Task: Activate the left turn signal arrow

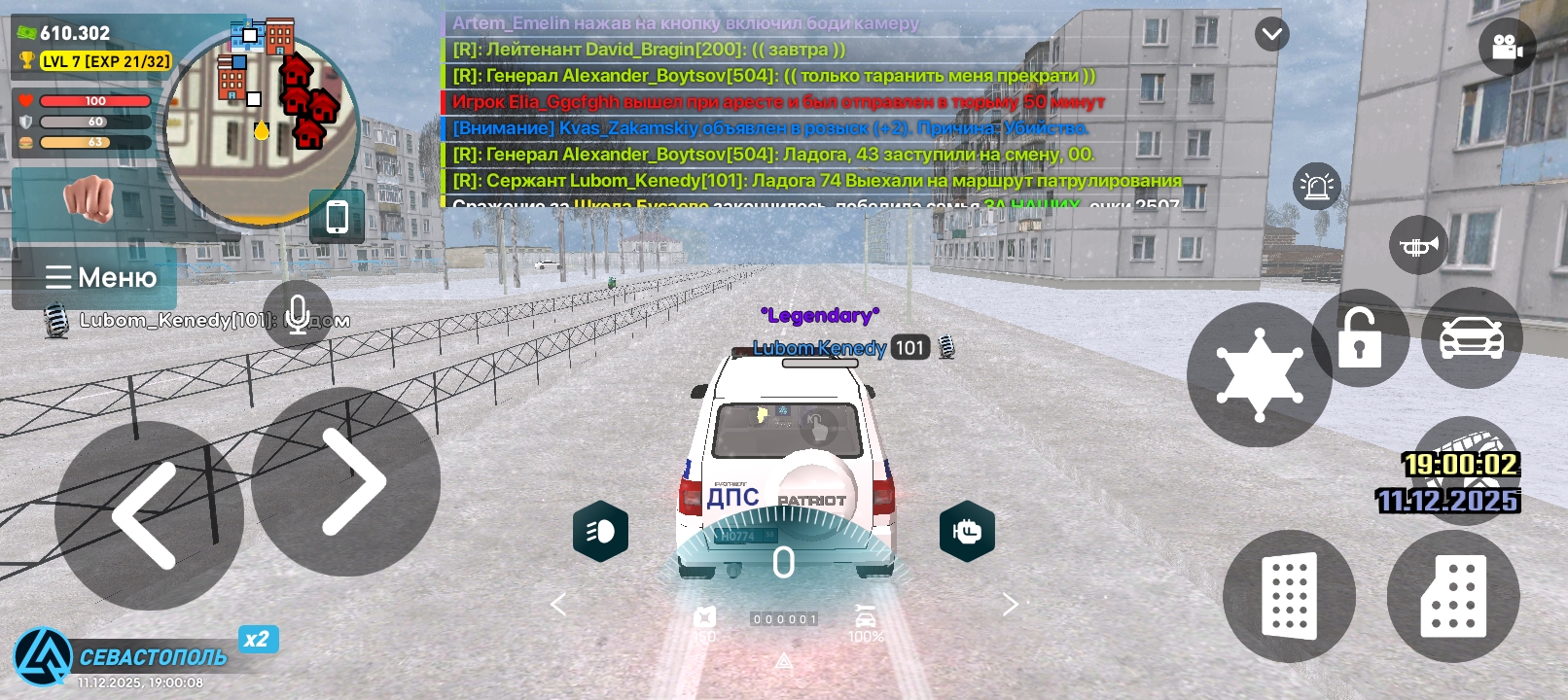Action: click(x=558, y=605)
